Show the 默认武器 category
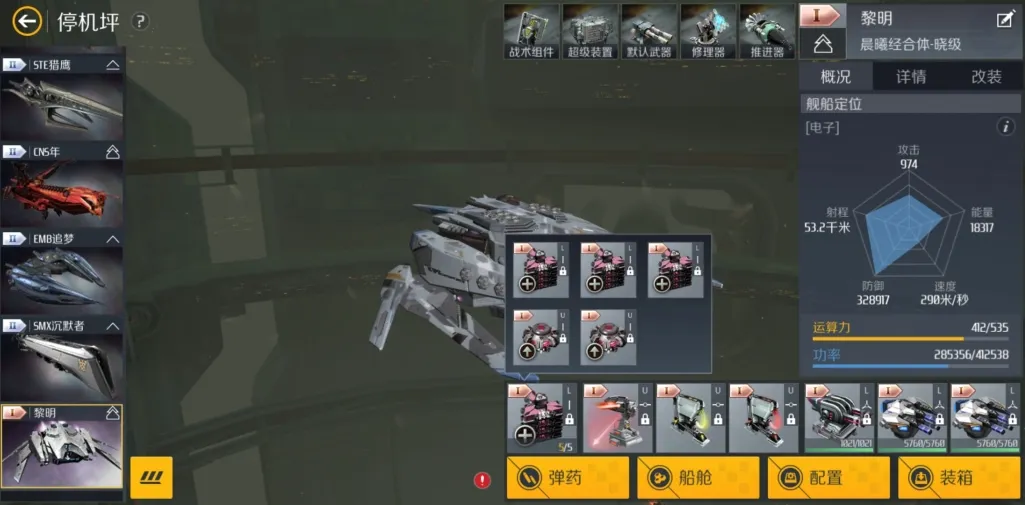This screenshot has height=505, width=1025. click(x=649, y=31)
